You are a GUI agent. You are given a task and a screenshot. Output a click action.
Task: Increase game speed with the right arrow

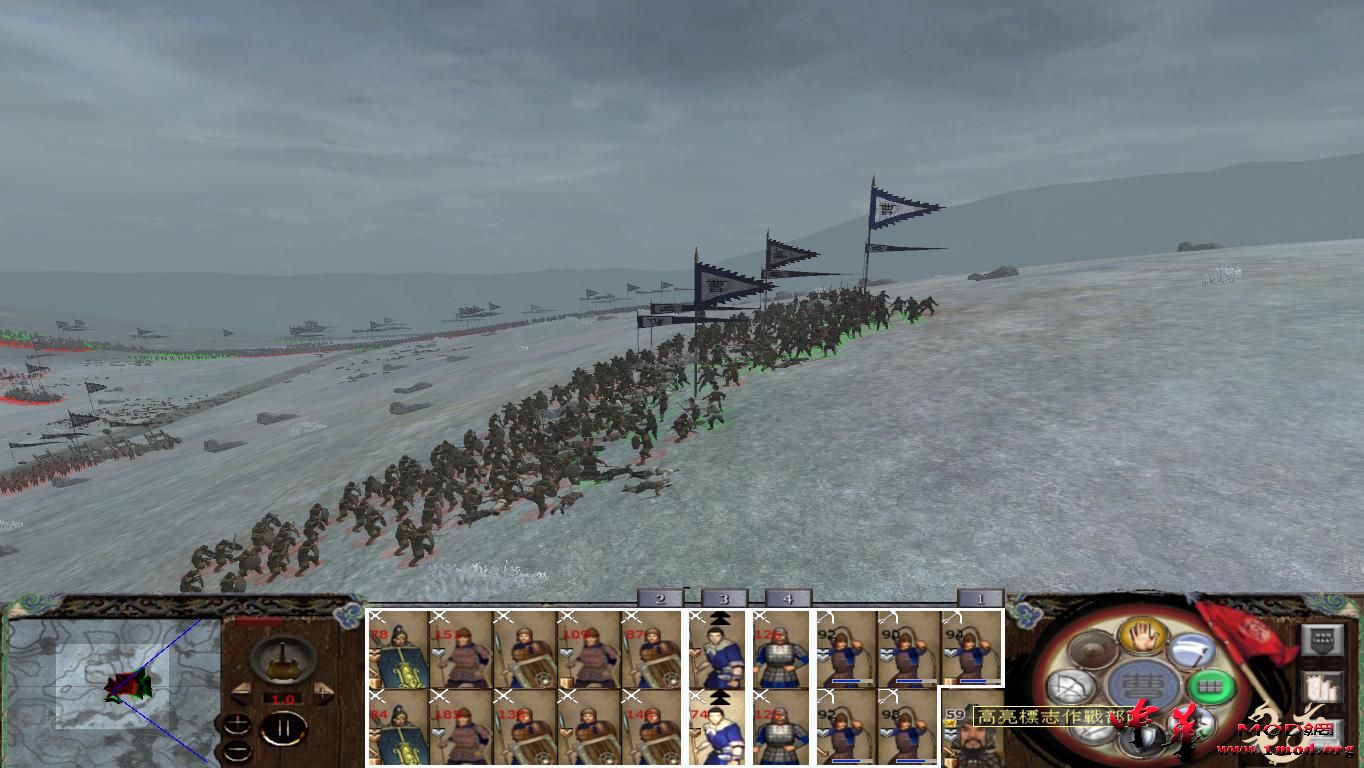pos(322,692)
